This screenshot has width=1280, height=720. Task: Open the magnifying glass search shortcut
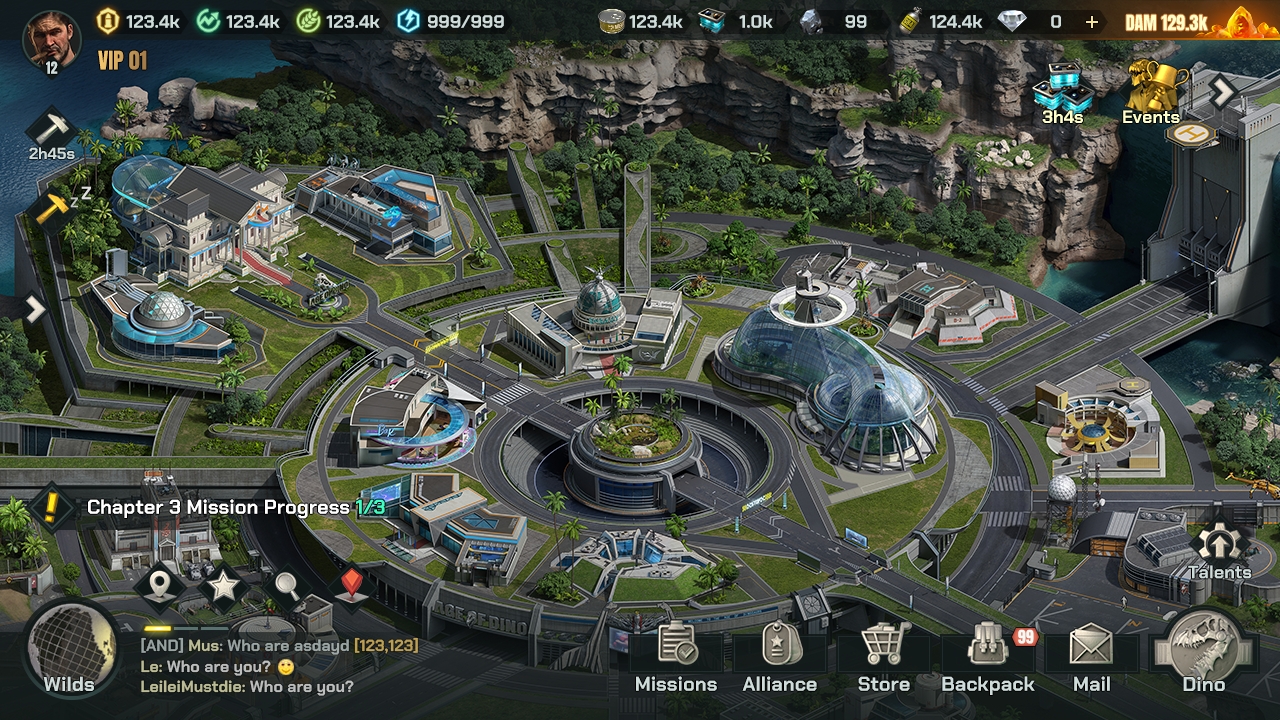point(287,587)
